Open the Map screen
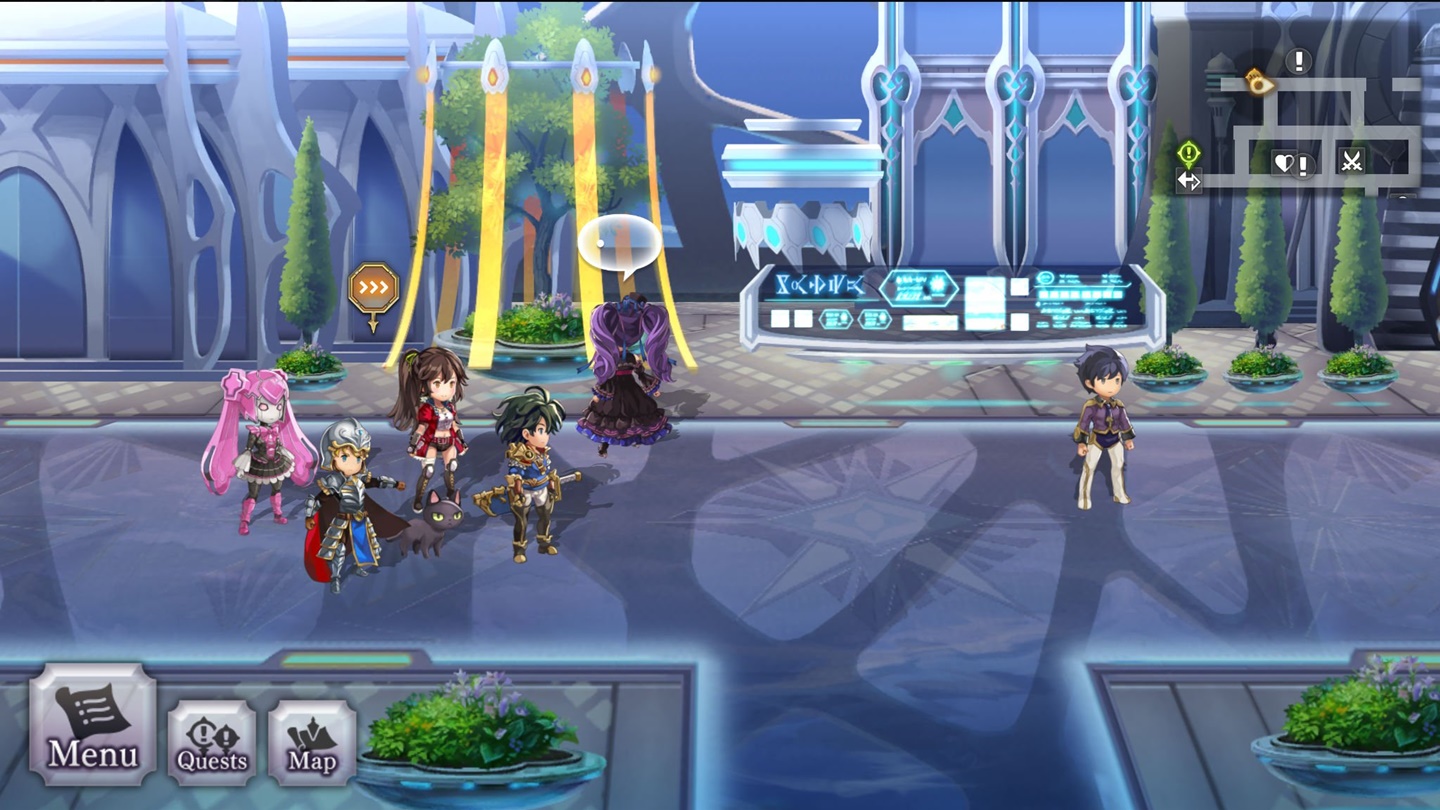The width and height of the screenshot is (1440, 810). tap(312, 742)
